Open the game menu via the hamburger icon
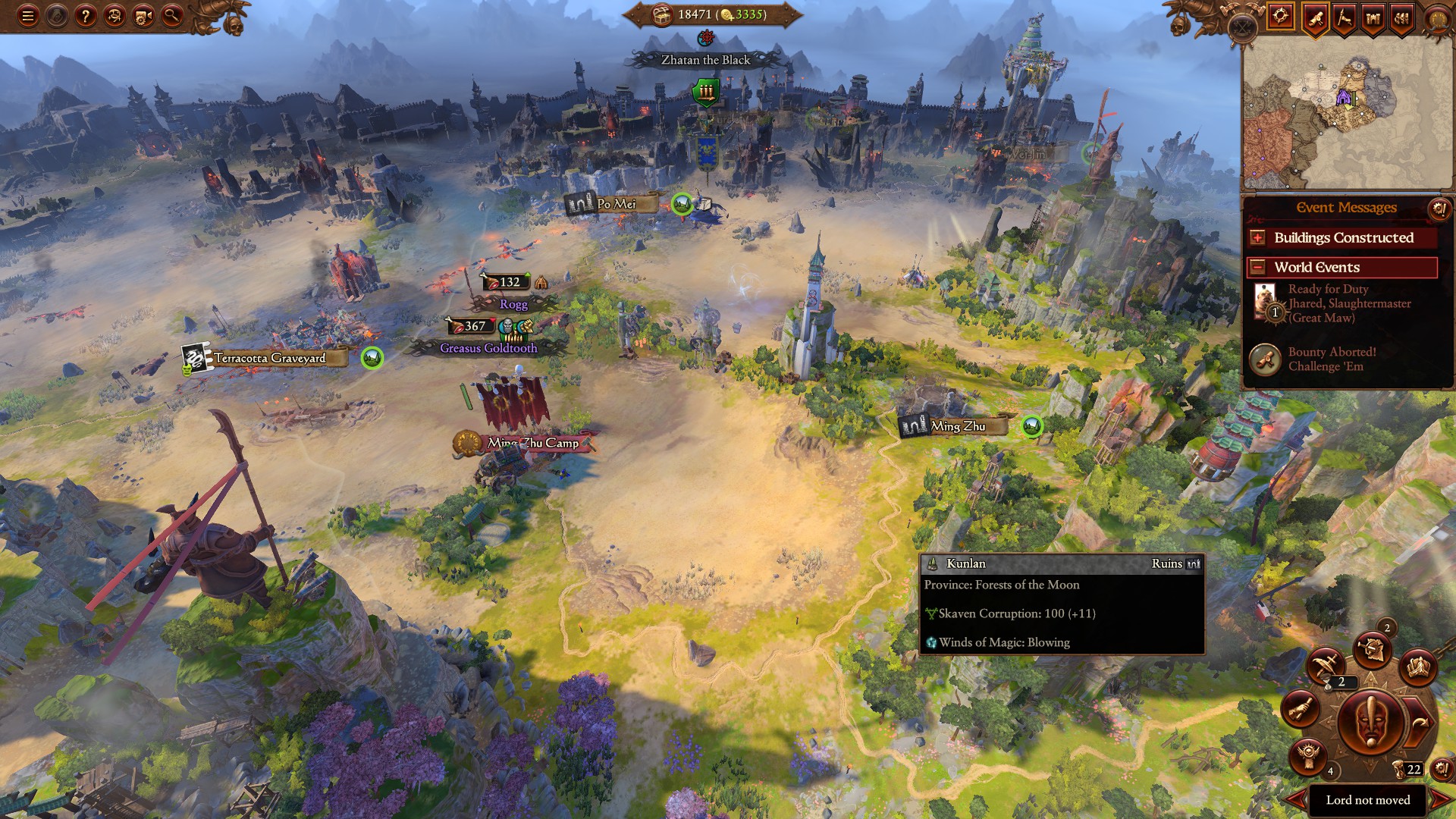 pos(28,17)
